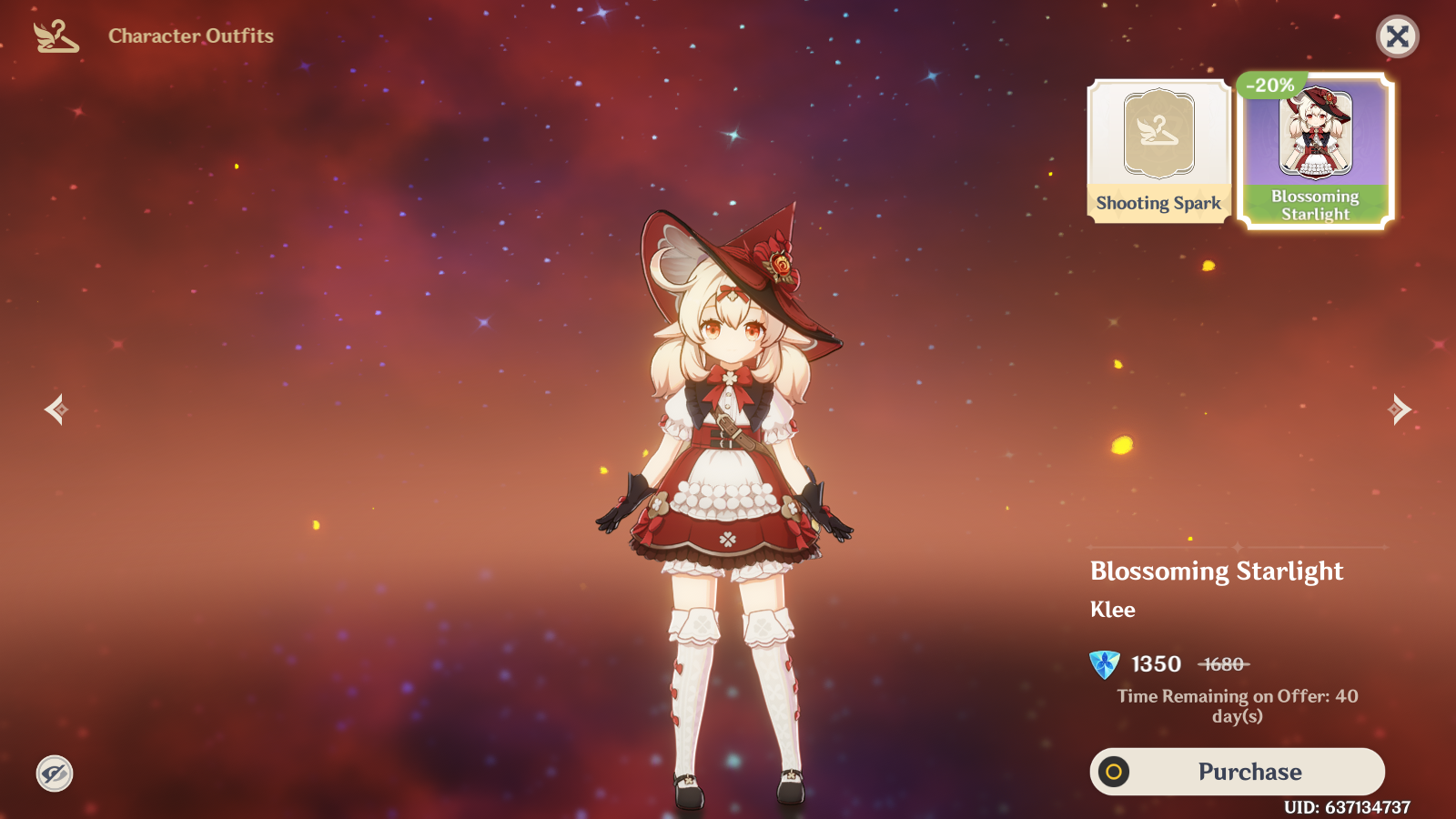Select the Blossoming Starlight outfit card

[x=1314, y=150]
